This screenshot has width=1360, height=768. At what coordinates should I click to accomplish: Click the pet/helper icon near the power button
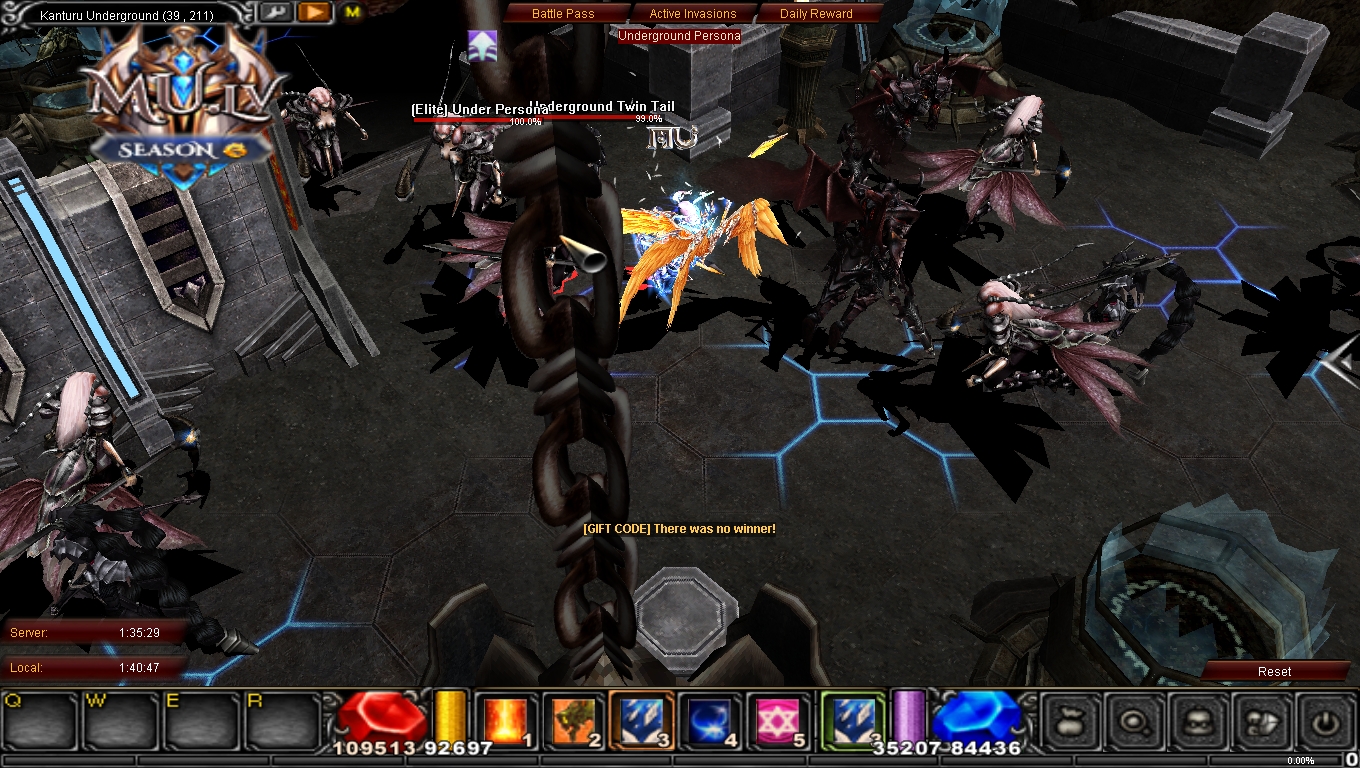[x=1262, y=722]
